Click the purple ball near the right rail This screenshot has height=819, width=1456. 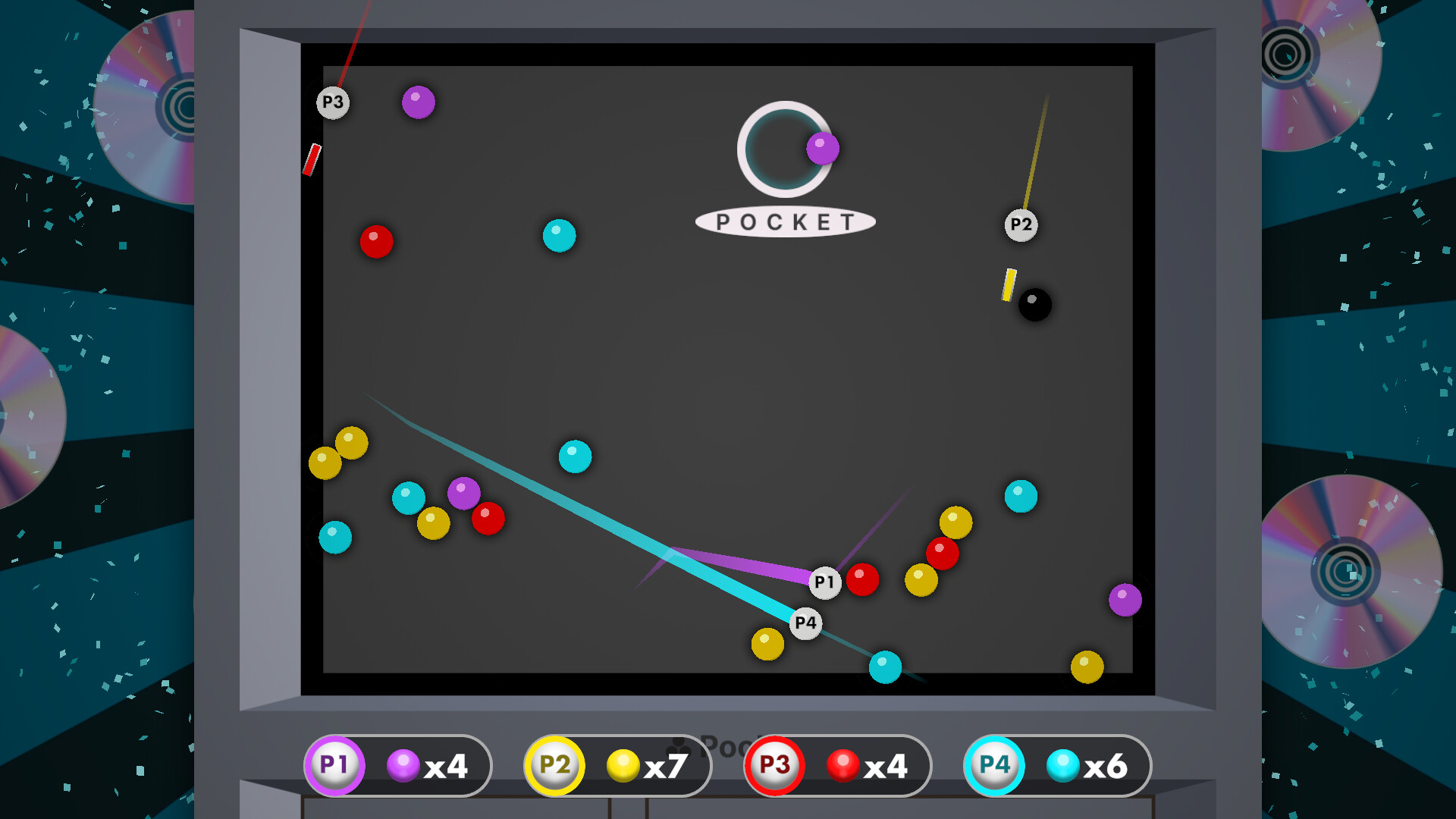tap(1125, 601)
